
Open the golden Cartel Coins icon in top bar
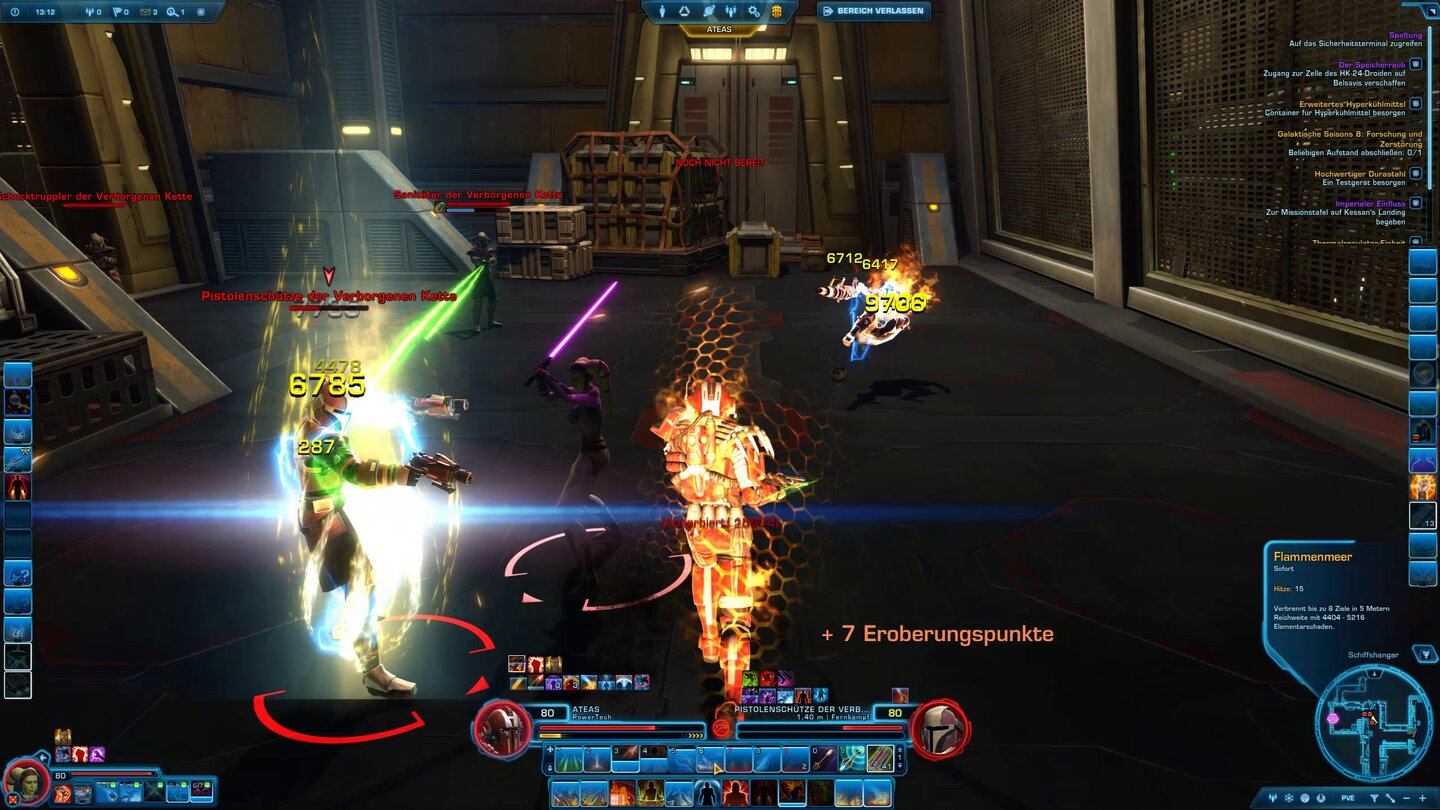coord(777,12)
